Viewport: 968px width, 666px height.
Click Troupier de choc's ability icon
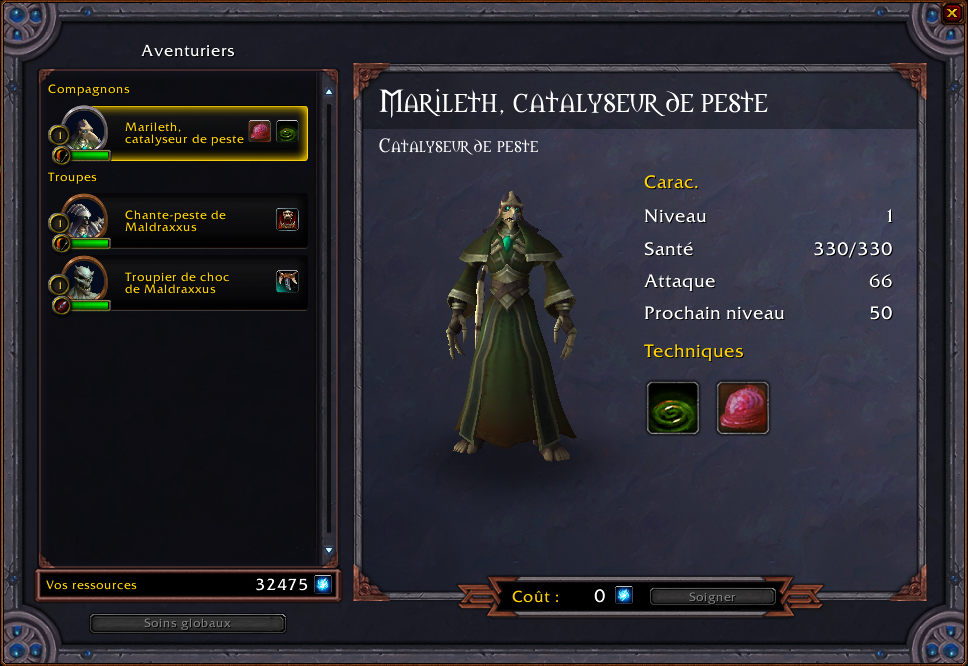tap(288, 282)
